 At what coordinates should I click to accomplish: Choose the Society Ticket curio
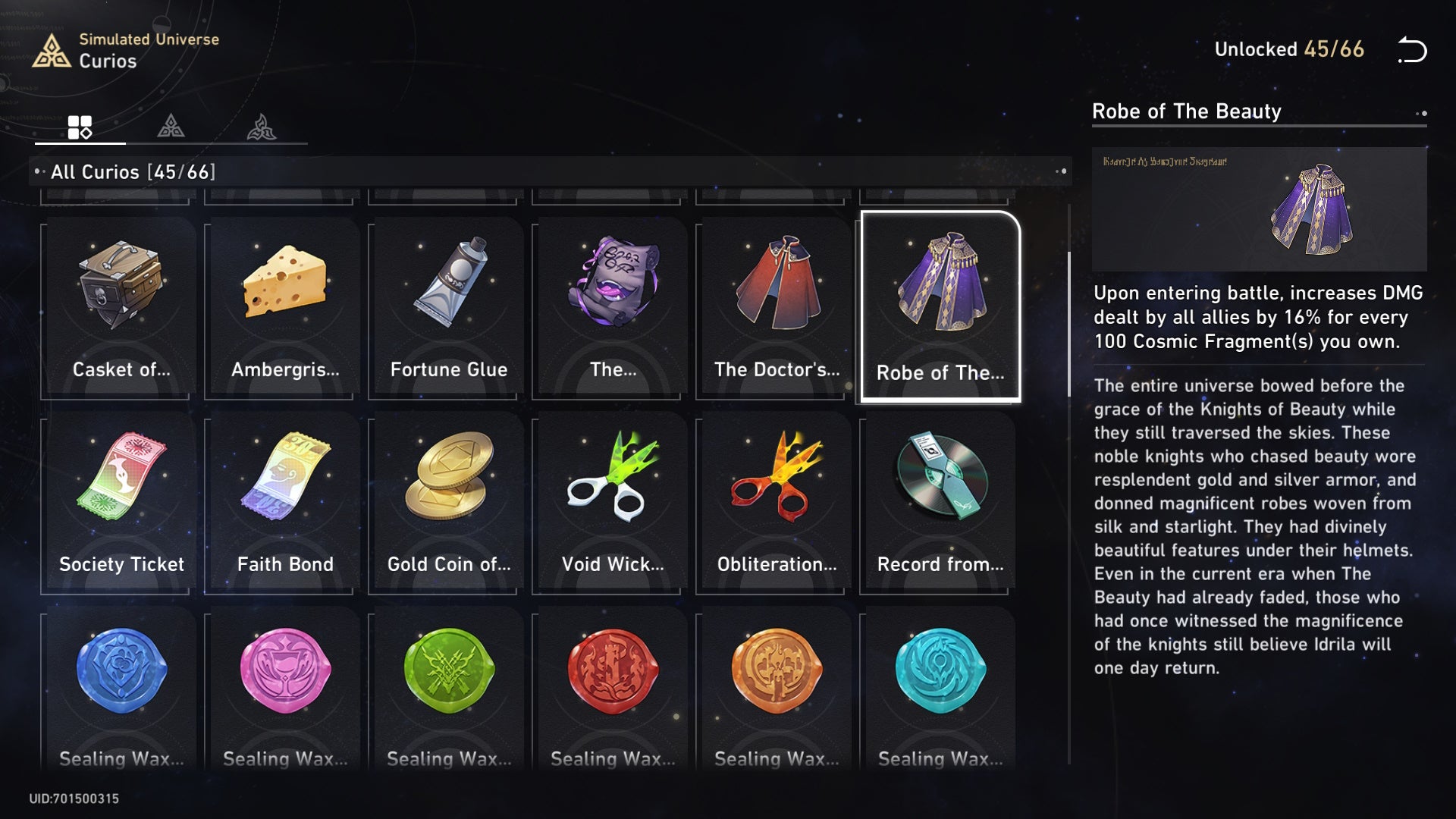(x=121, y=502)
